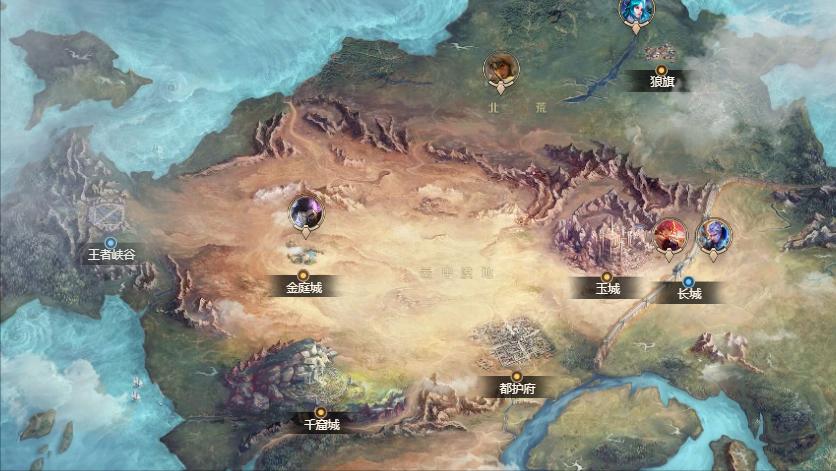This screenshot has width=836, height=471.
Task: Open the dark hero portrait above 金庭城
Action: click(306, 211)
